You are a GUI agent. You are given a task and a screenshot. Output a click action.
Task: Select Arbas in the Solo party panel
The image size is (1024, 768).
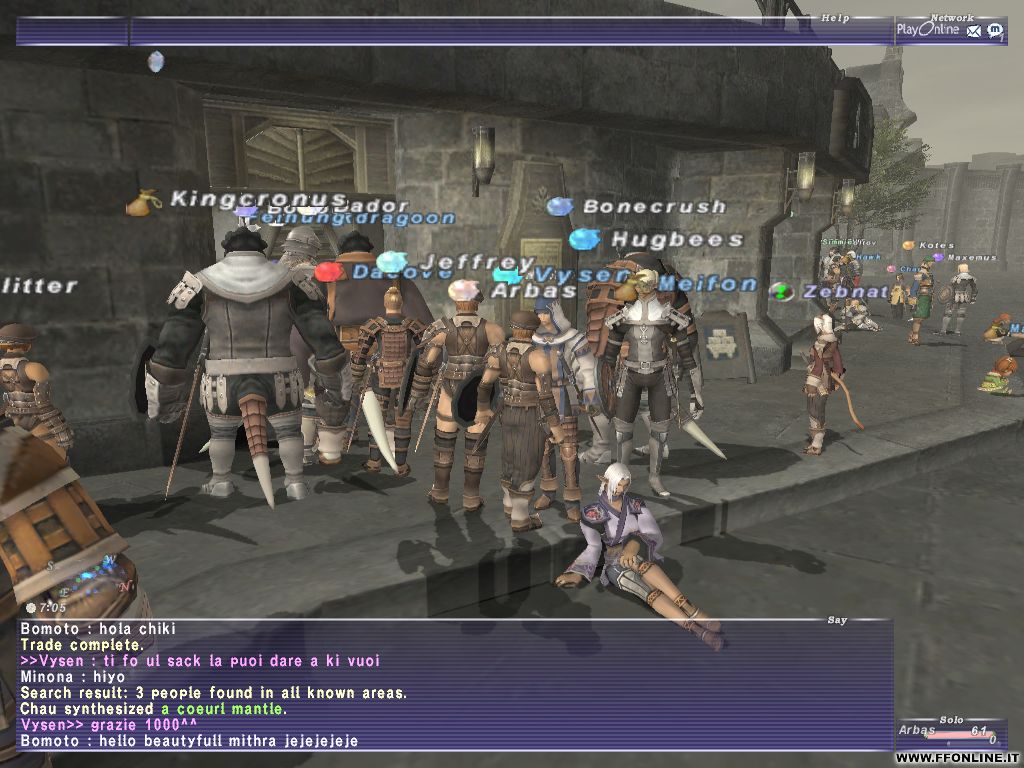(x=917, y=730)
